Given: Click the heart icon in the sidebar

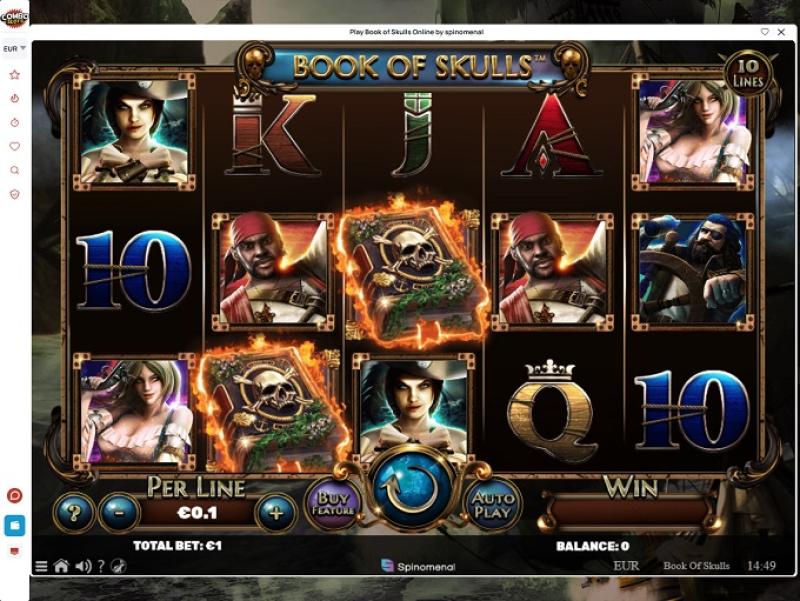Looking at the screenshot, I should [x=15, y=146].
